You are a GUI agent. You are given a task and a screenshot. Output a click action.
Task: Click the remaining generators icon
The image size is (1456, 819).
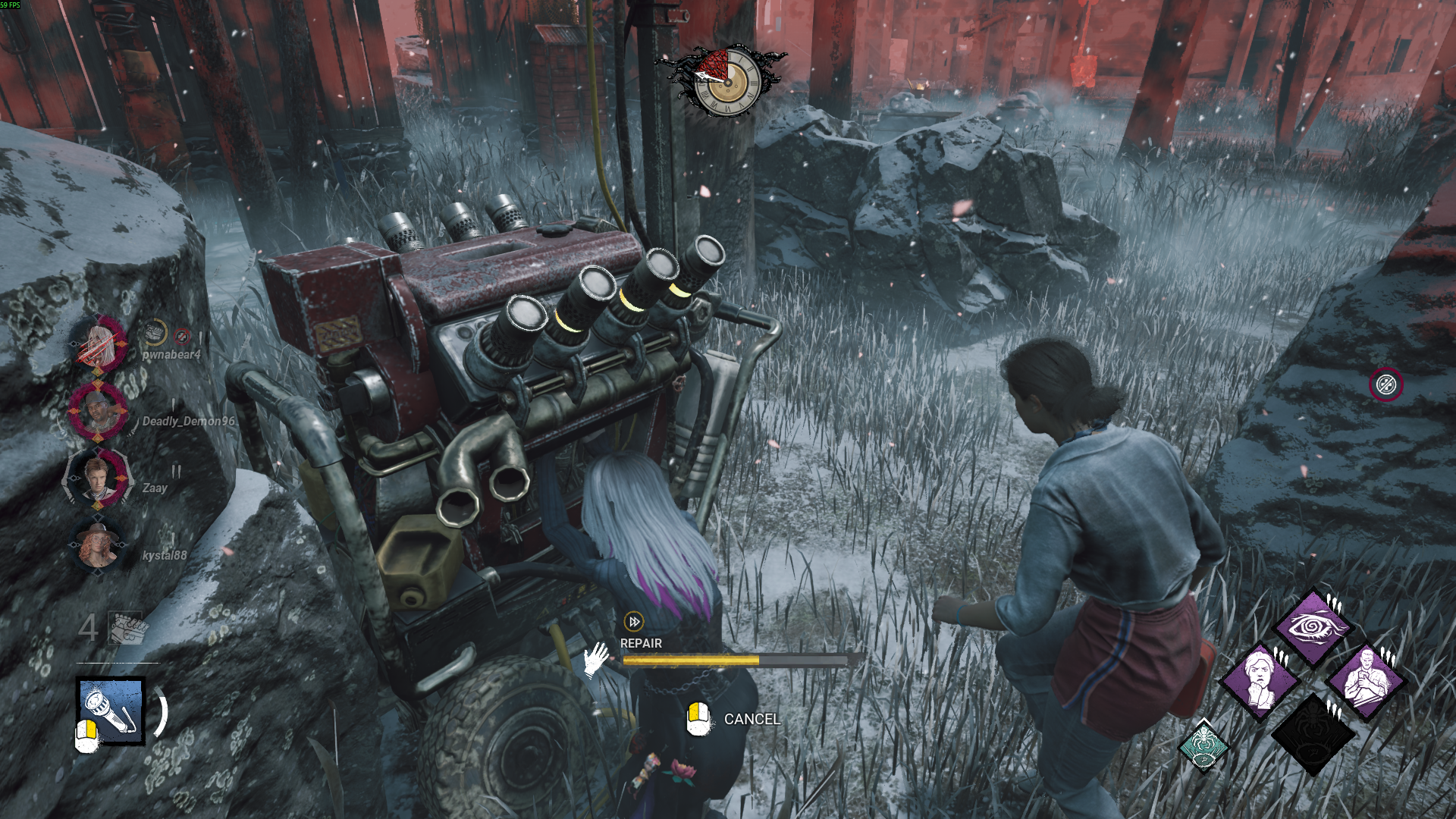coord(126,627)
